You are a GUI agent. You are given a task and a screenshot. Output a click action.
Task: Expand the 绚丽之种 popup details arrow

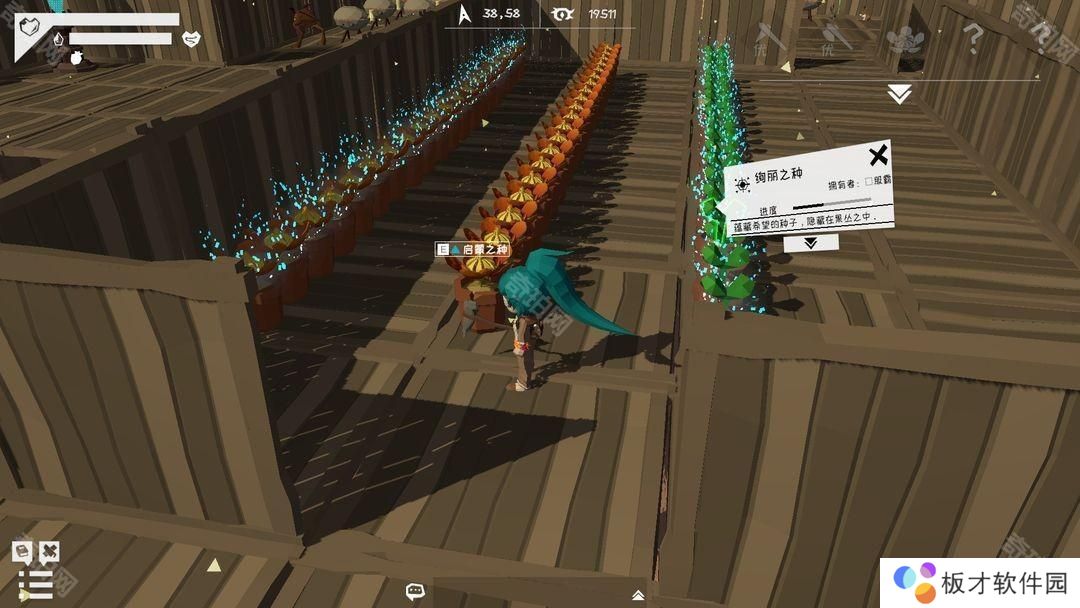tap(809, 242)
